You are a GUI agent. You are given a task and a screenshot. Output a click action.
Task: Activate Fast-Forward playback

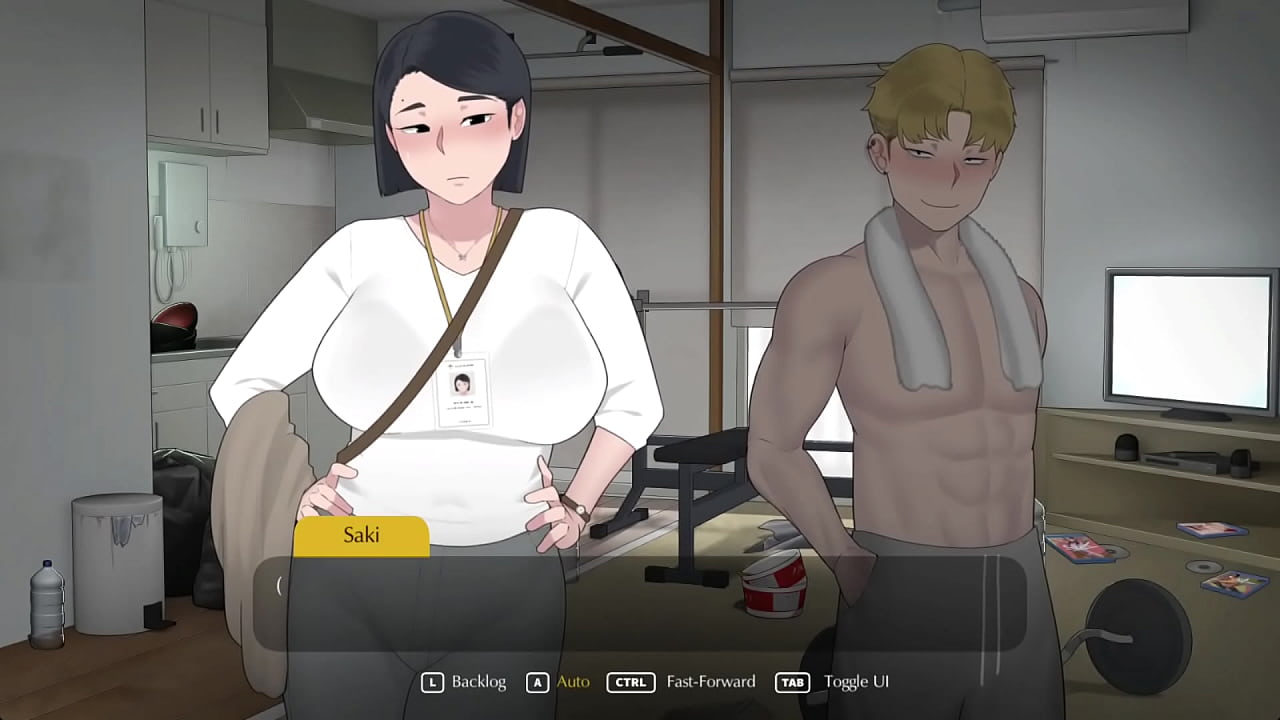click(710, 681)
